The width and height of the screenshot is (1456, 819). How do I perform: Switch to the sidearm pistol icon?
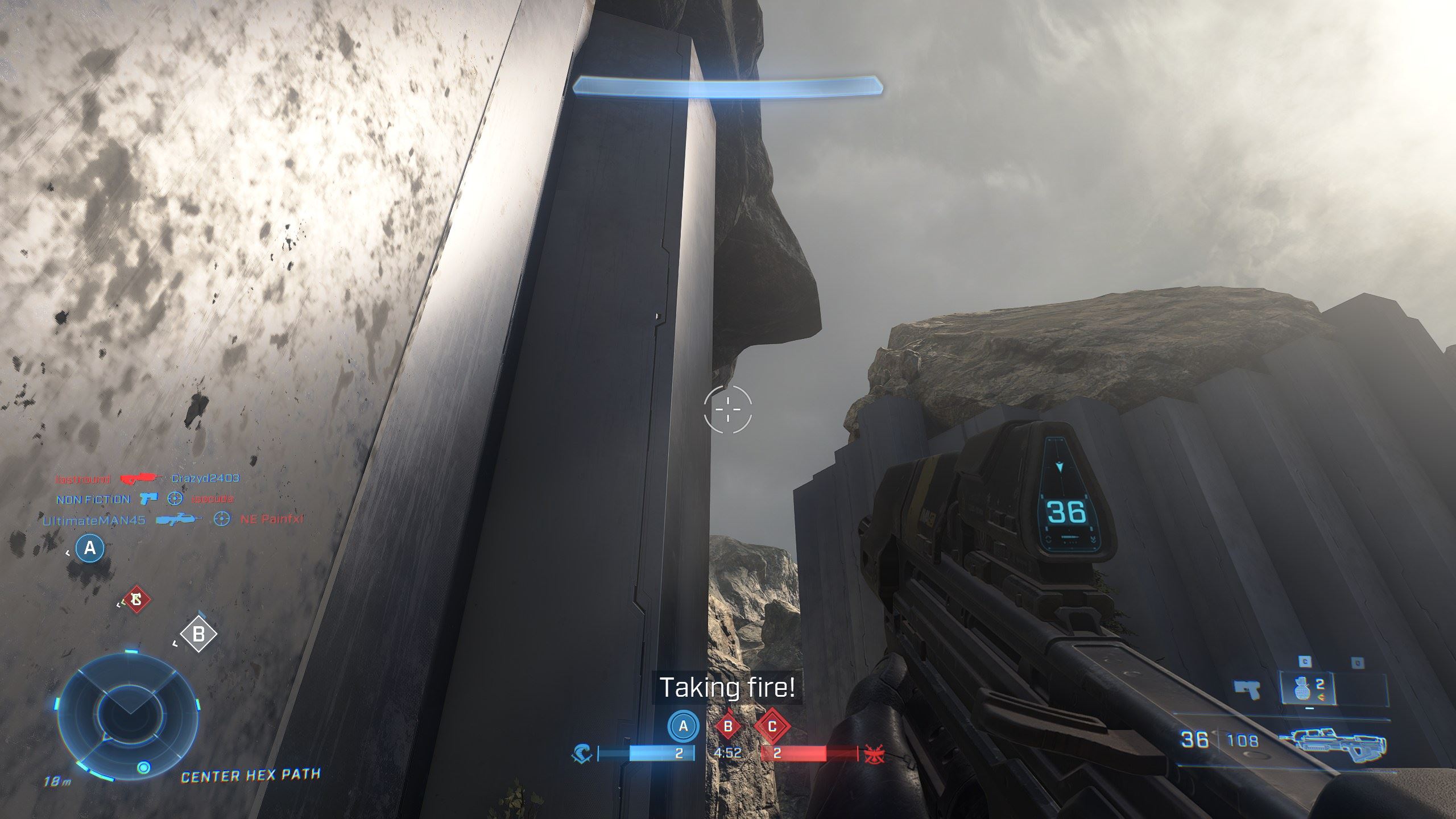click(x=1248, y=689)
